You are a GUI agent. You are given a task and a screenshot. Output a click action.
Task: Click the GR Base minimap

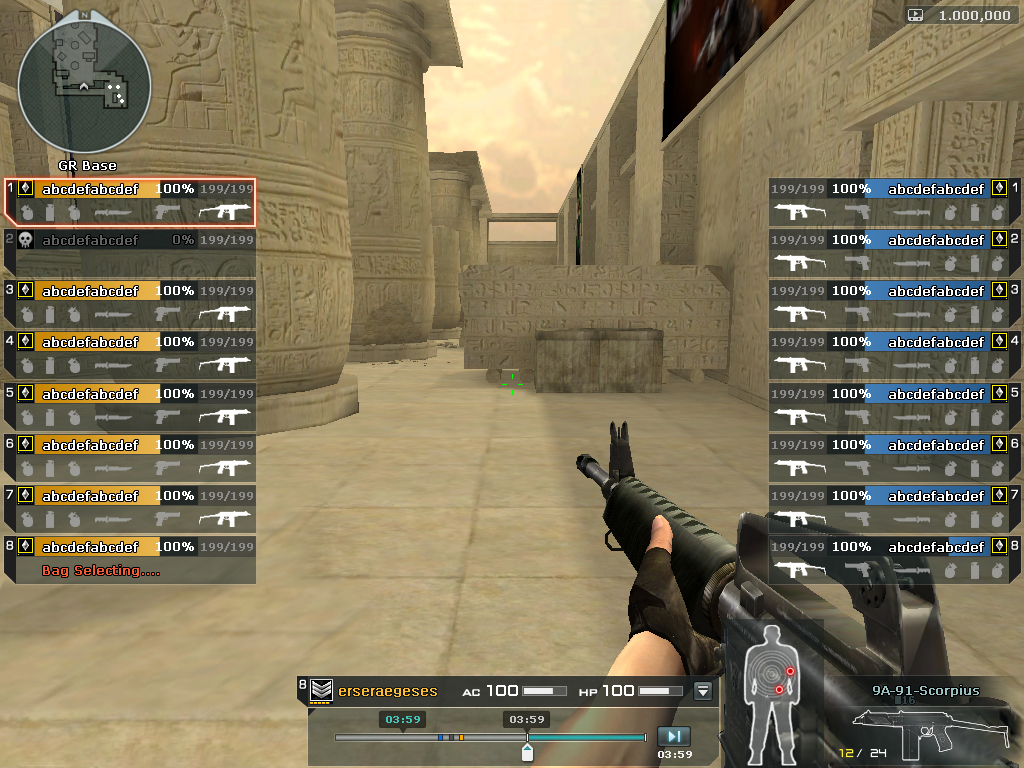tap(85, 85)
